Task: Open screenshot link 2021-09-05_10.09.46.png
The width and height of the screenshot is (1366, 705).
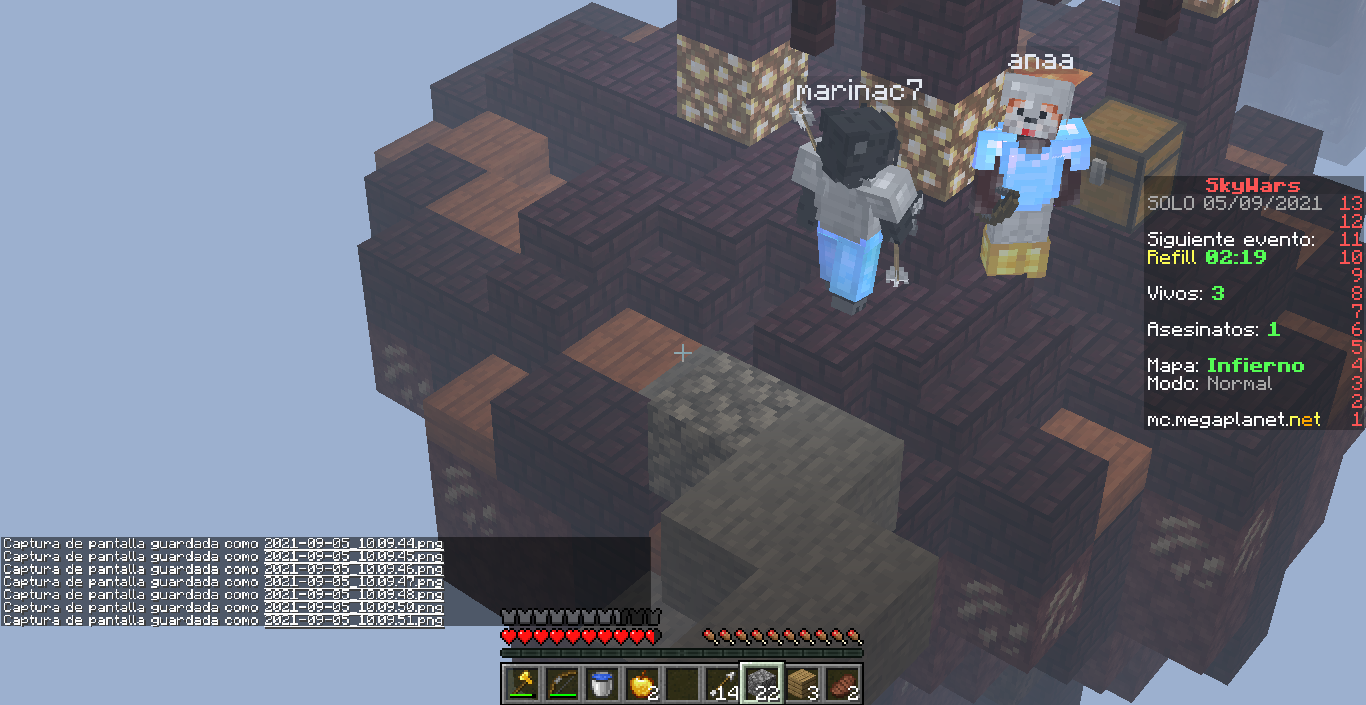Action: (x=353, y=570)
